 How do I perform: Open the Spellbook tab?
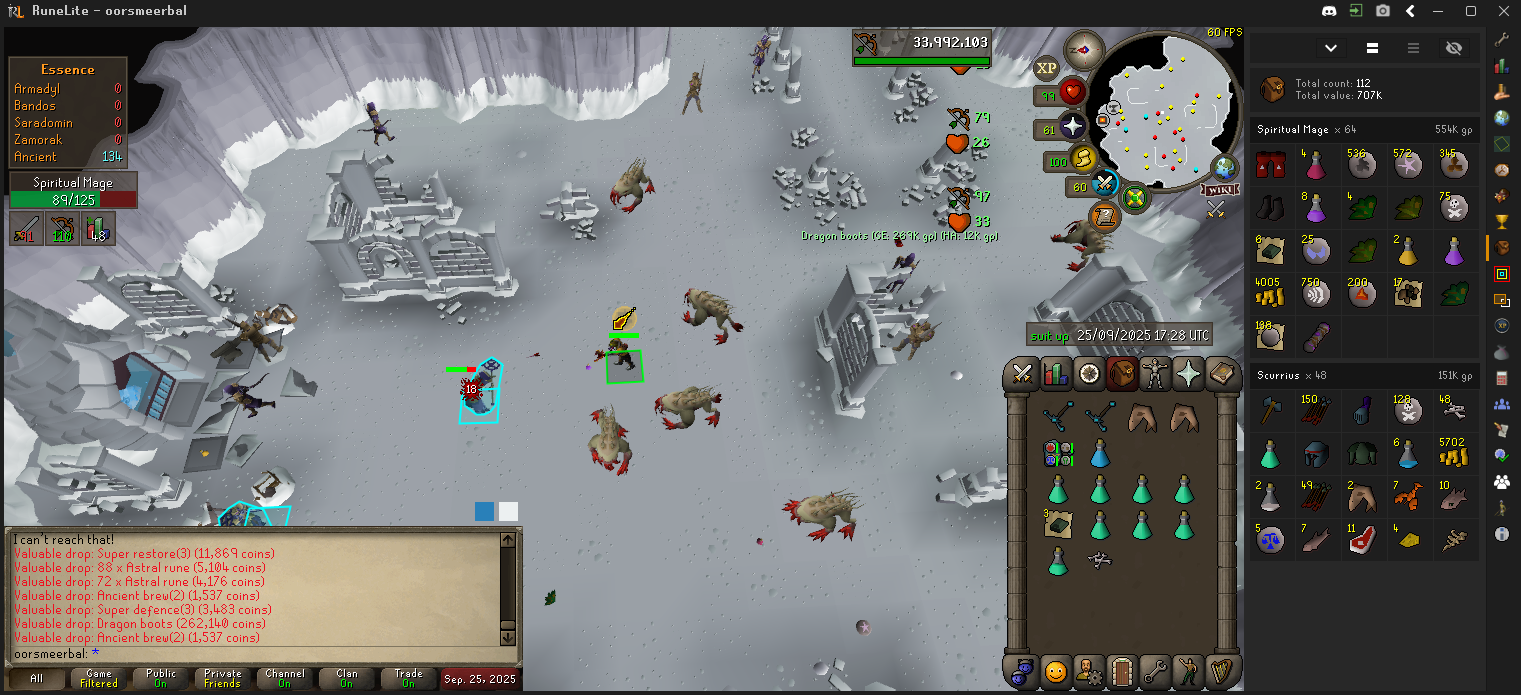1221,374
